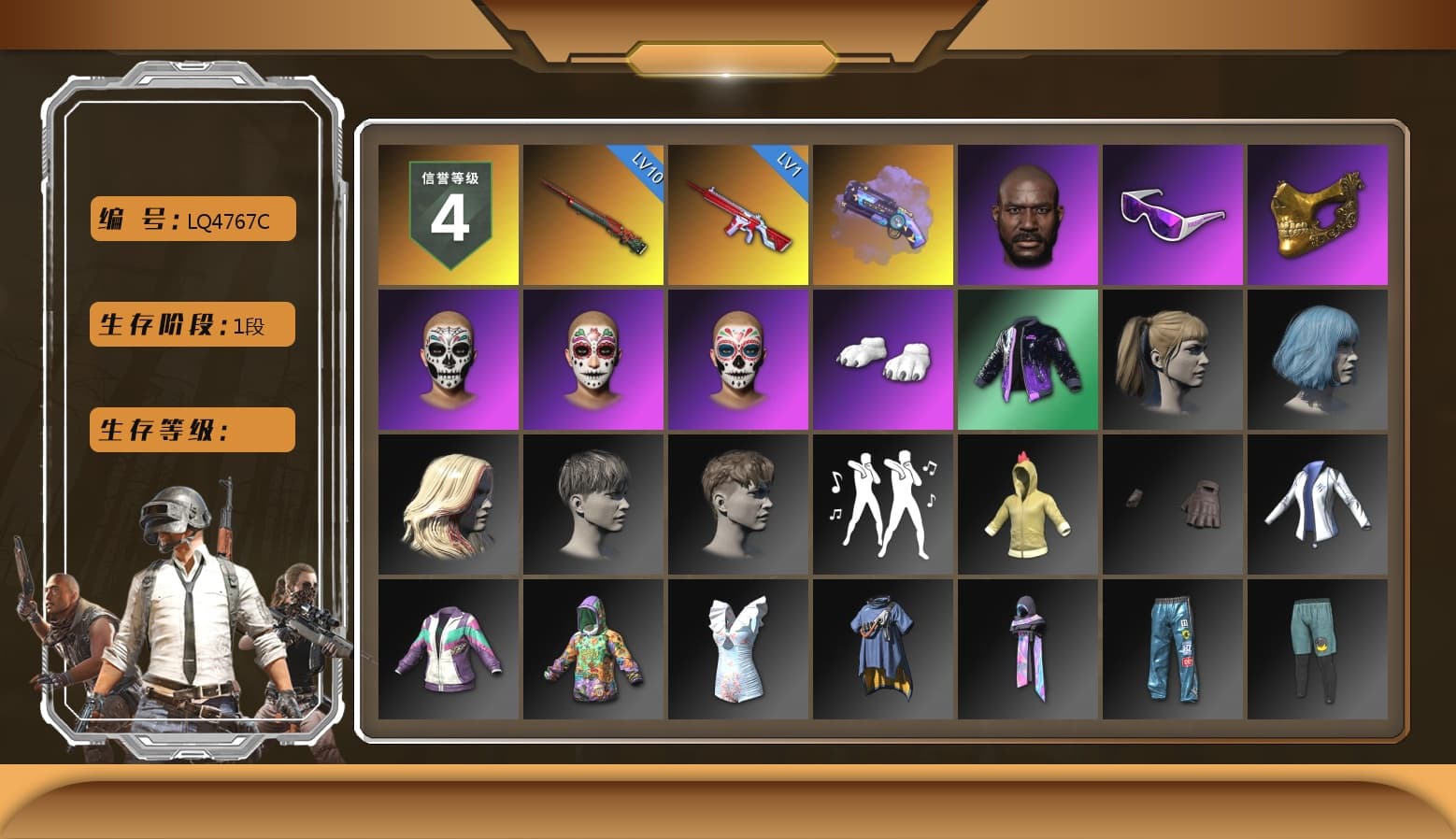Open the patched blue jeans item
The height and width of the screenshot is (839, 1456).
pyautogui.click(x=1173, y=648)
